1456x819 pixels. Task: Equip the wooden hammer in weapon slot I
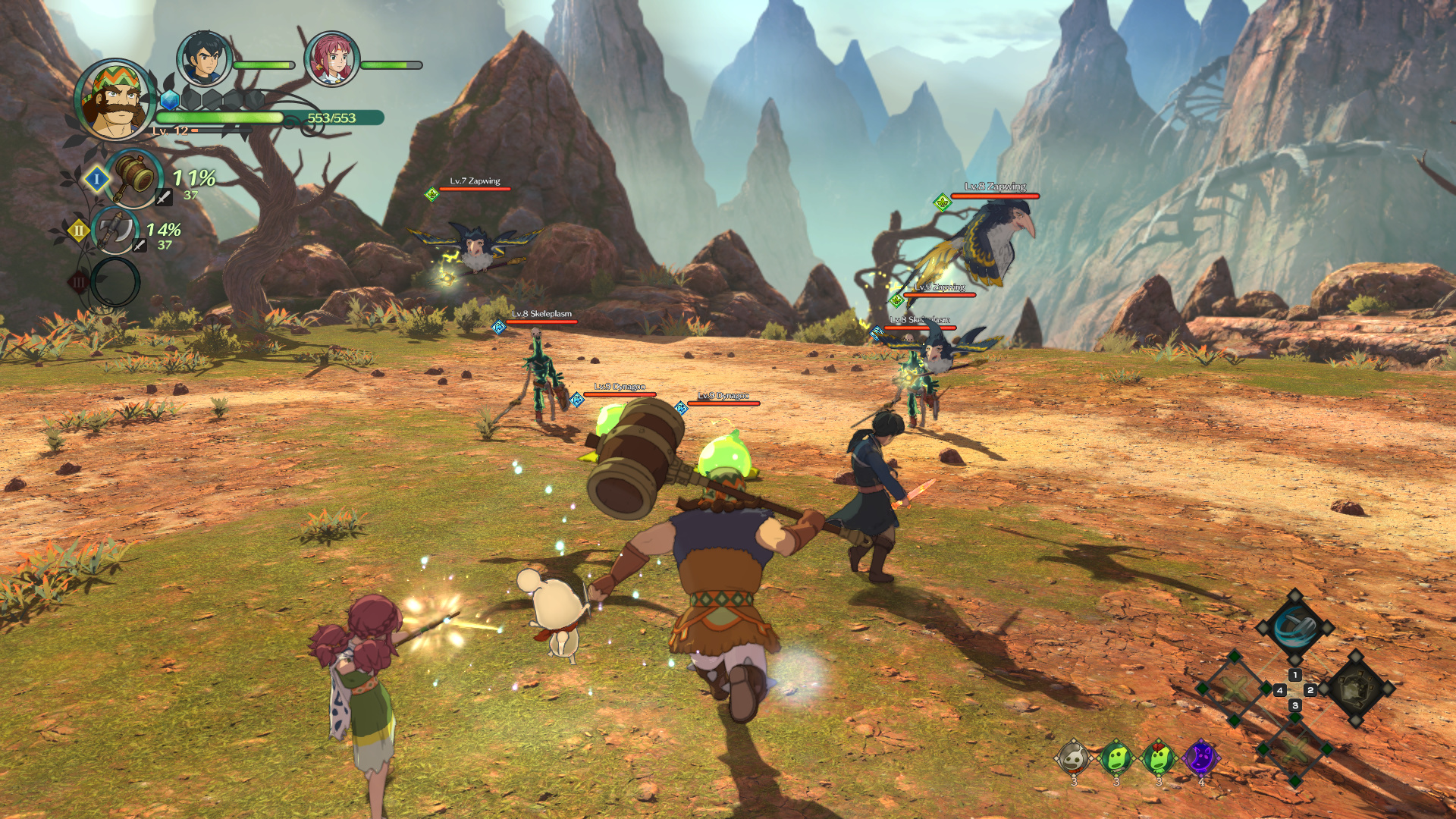click(x=135, y=177)
